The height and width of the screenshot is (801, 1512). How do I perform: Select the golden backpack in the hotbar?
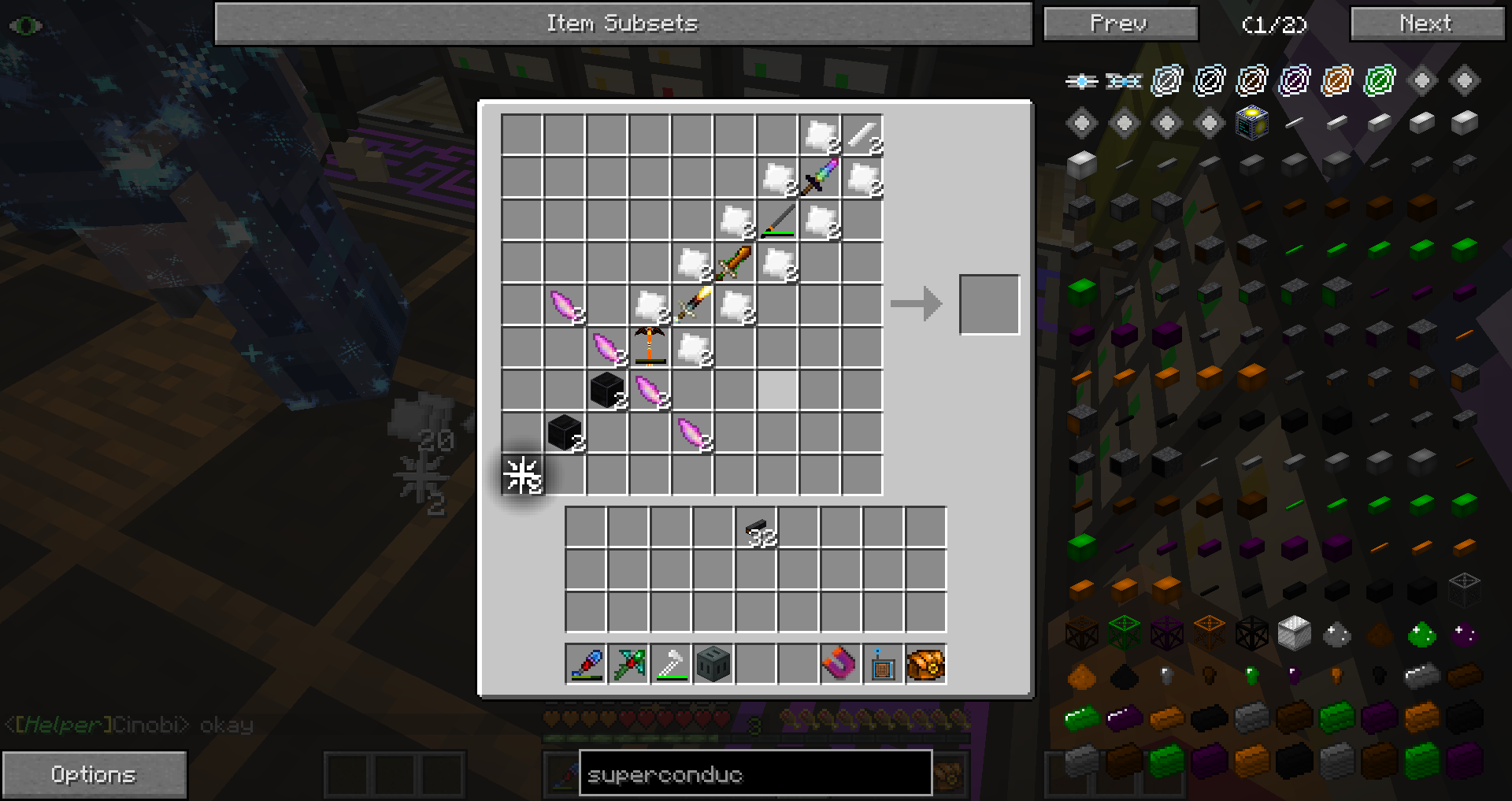[926, 664]
